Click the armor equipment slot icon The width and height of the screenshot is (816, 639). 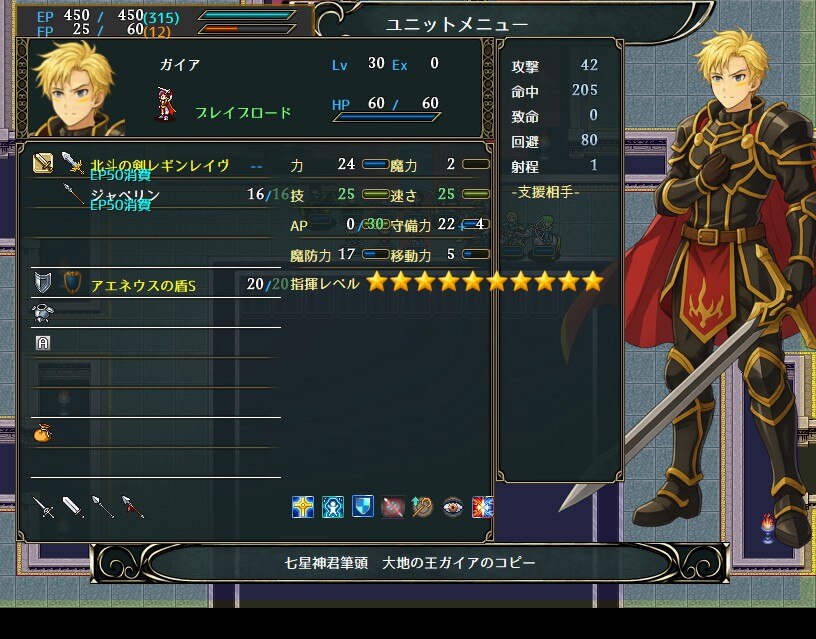43,313
